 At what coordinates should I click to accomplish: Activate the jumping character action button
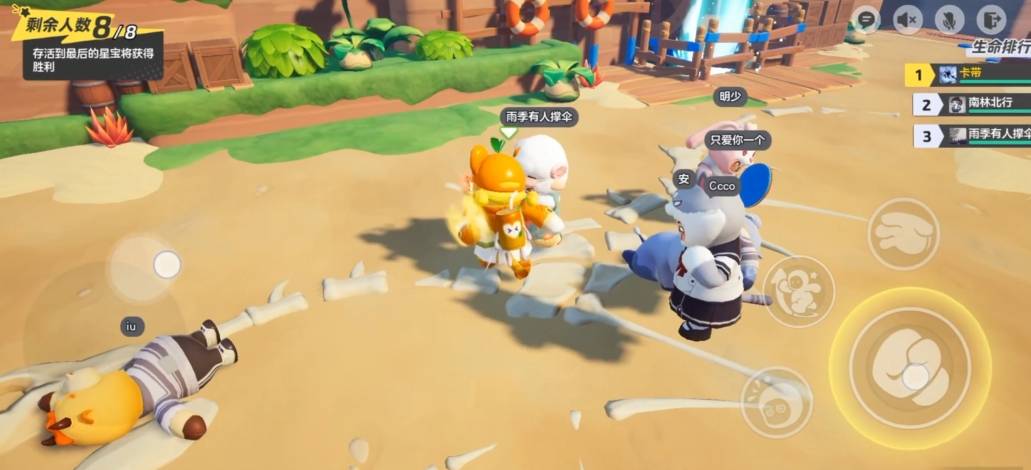(798, 291)
